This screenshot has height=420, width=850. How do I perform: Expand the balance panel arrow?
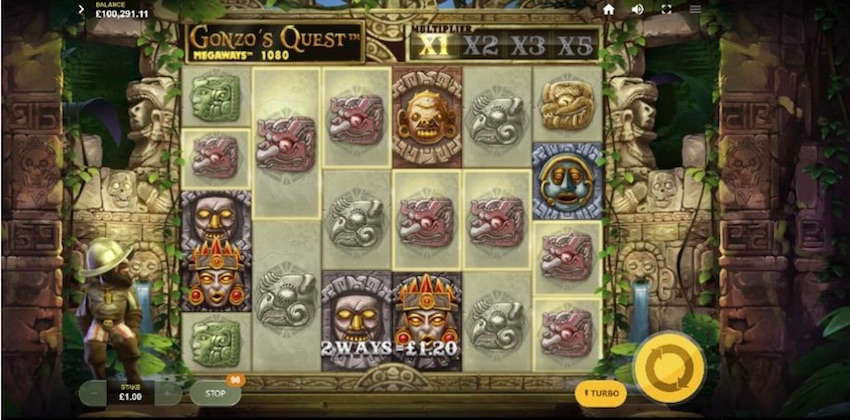[x=81, y=10]
